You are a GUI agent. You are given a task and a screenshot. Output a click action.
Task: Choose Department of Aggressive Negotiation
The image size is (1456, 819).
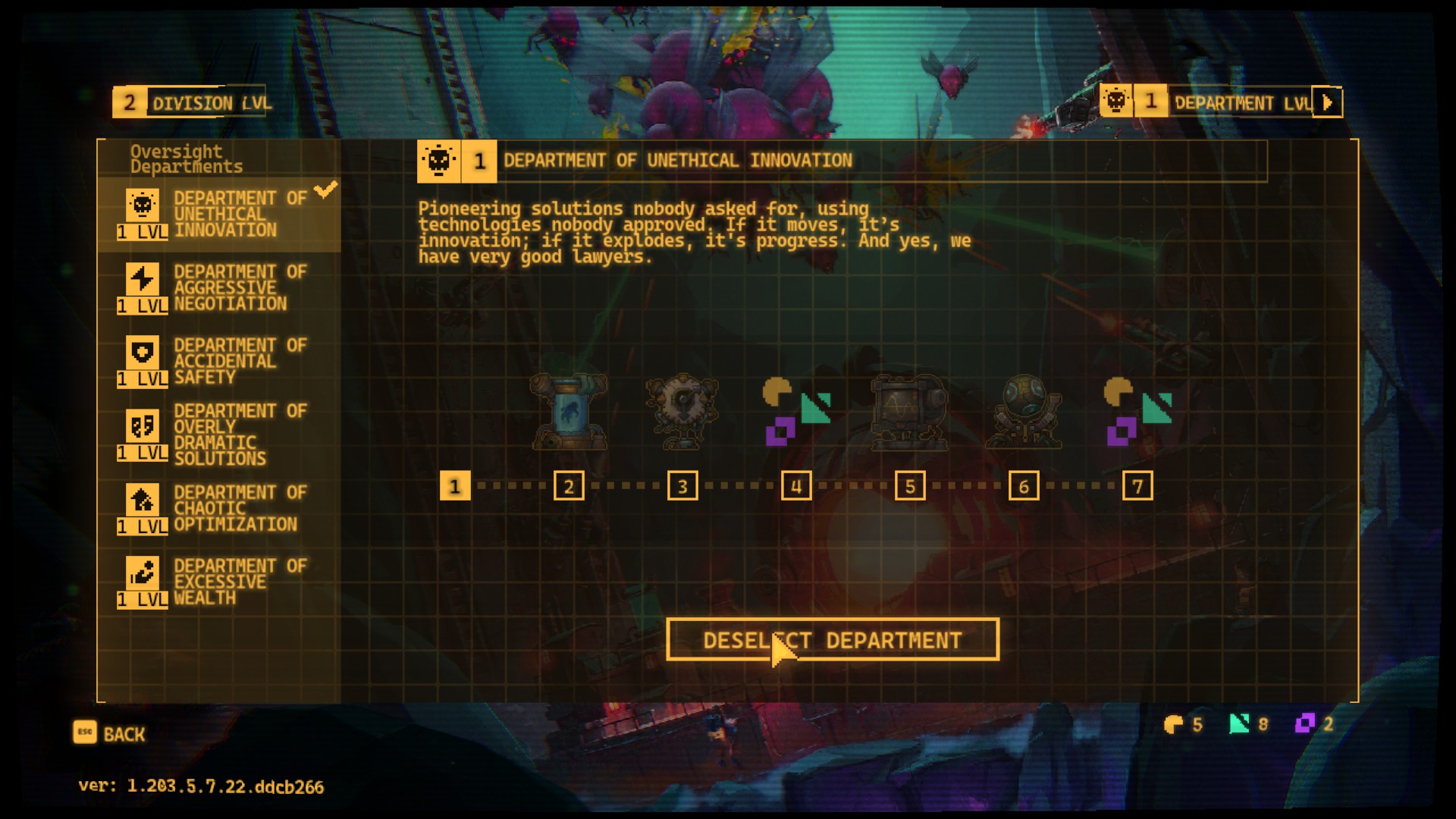coord(218,288)
